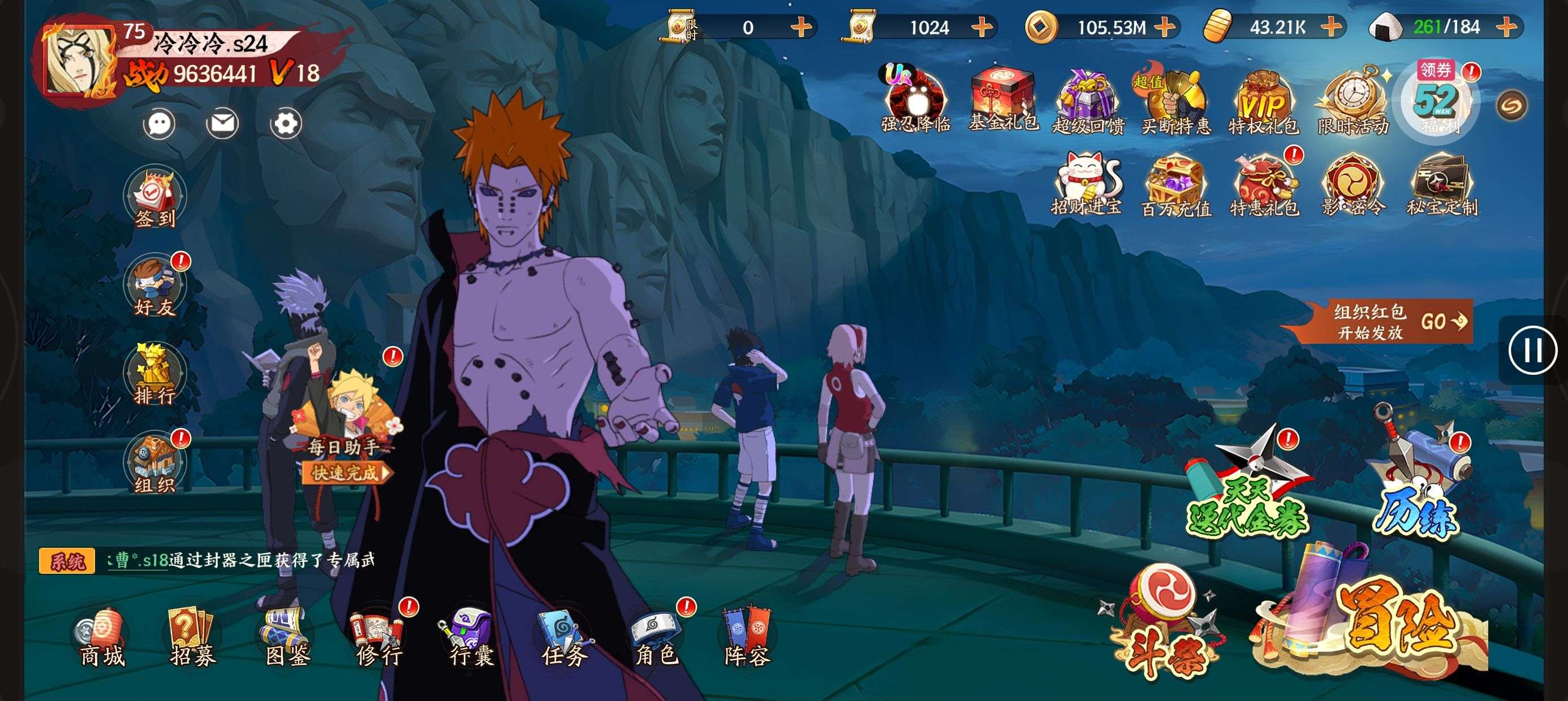Click the round pause button overlay
The image size is (1568, 701).
(1532, 350)
